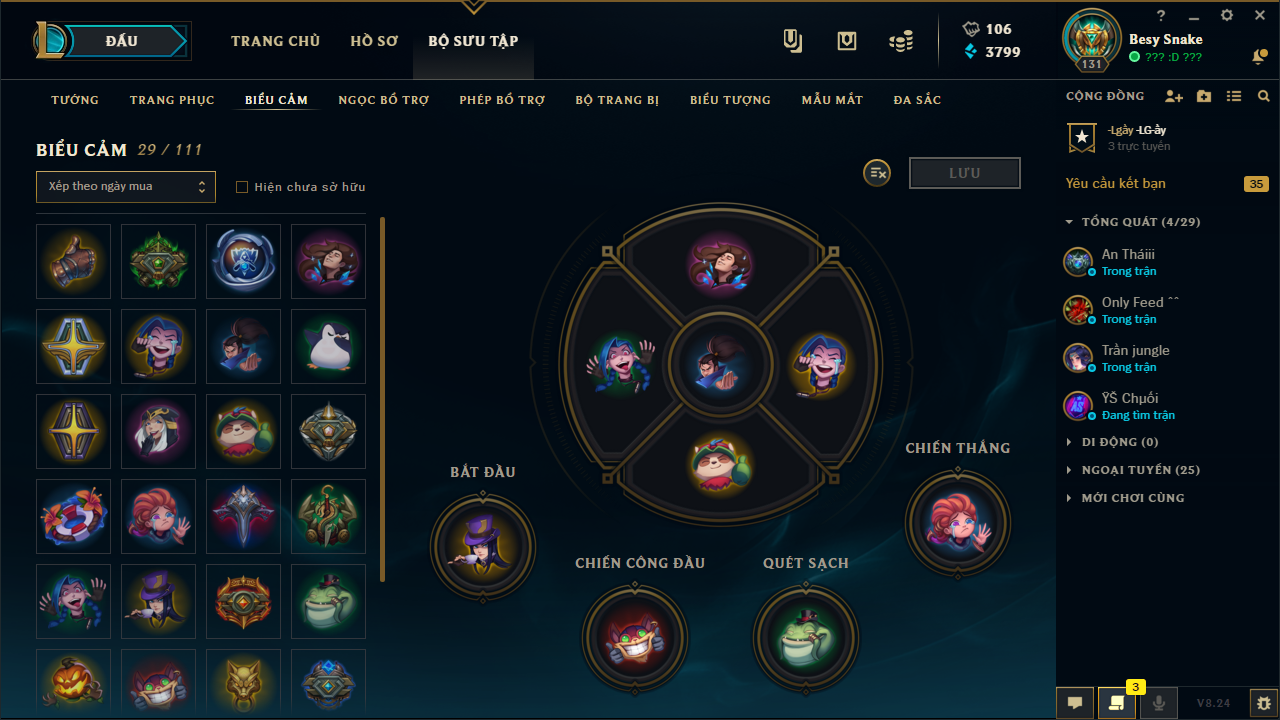Select the penguin emote in the grid

click(328, 347)
